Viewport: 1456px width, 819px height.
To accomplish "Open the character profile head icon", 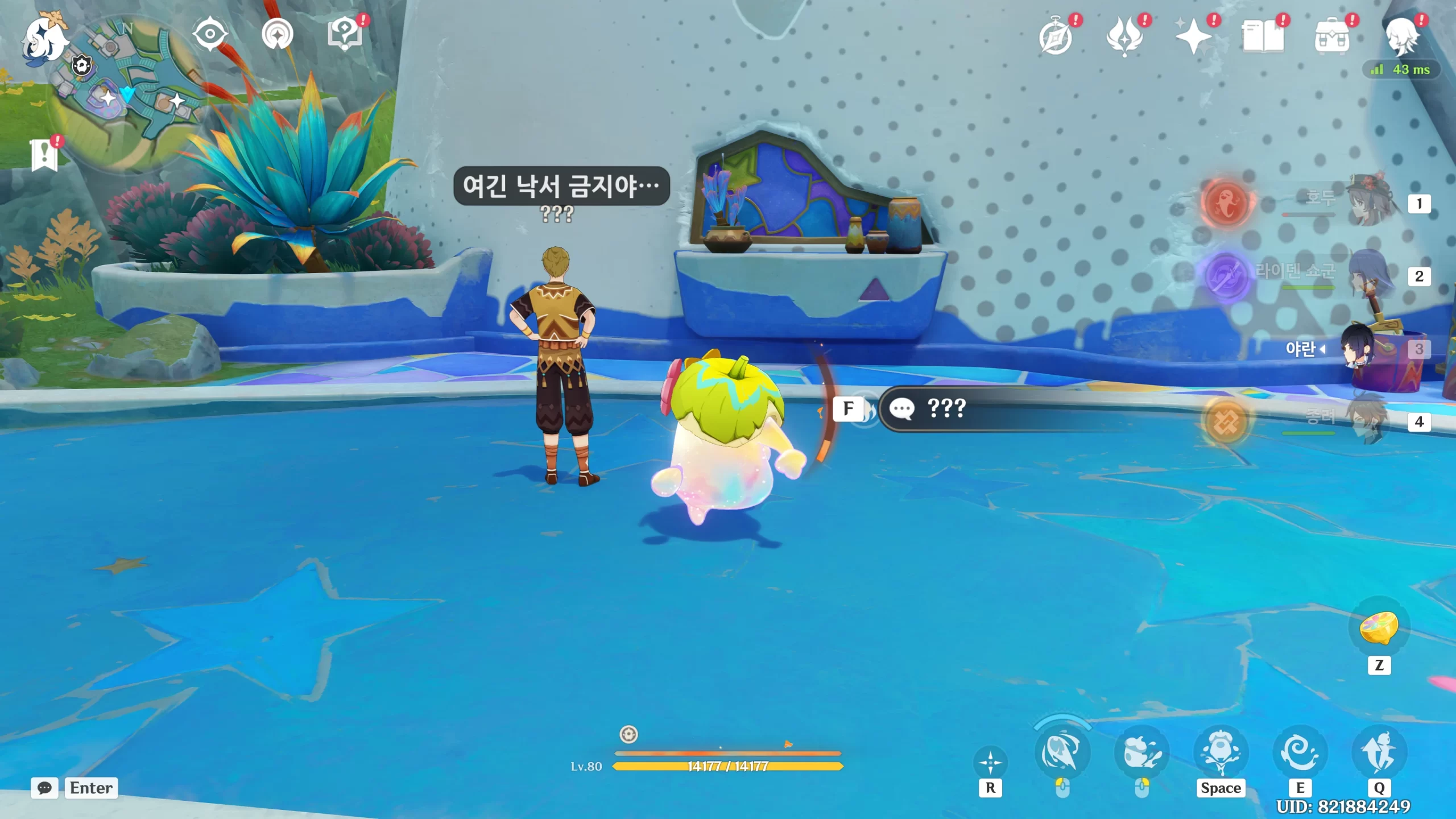I will coord(1401,38).
